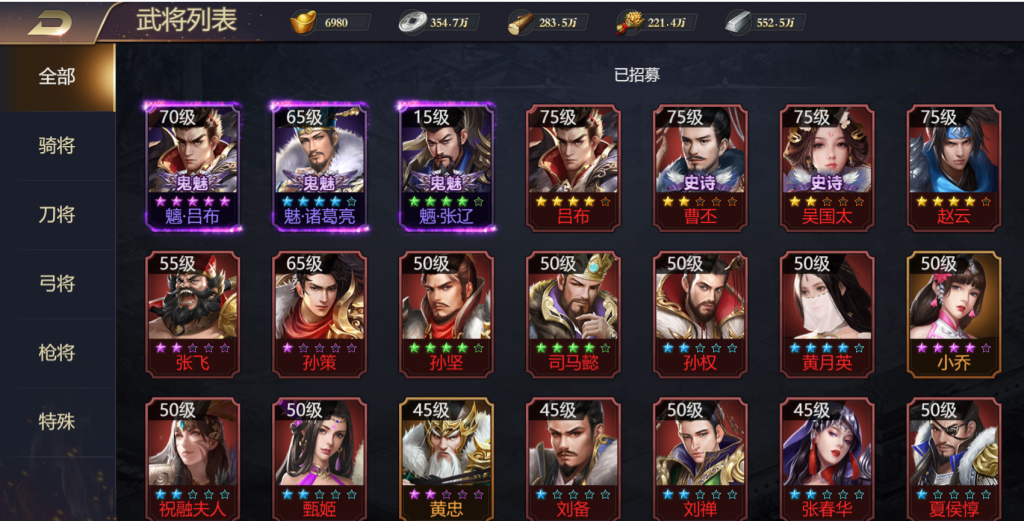Choose the 特殊 category
Viewport: 1024px width, 521px height.
tap(57, 421)
